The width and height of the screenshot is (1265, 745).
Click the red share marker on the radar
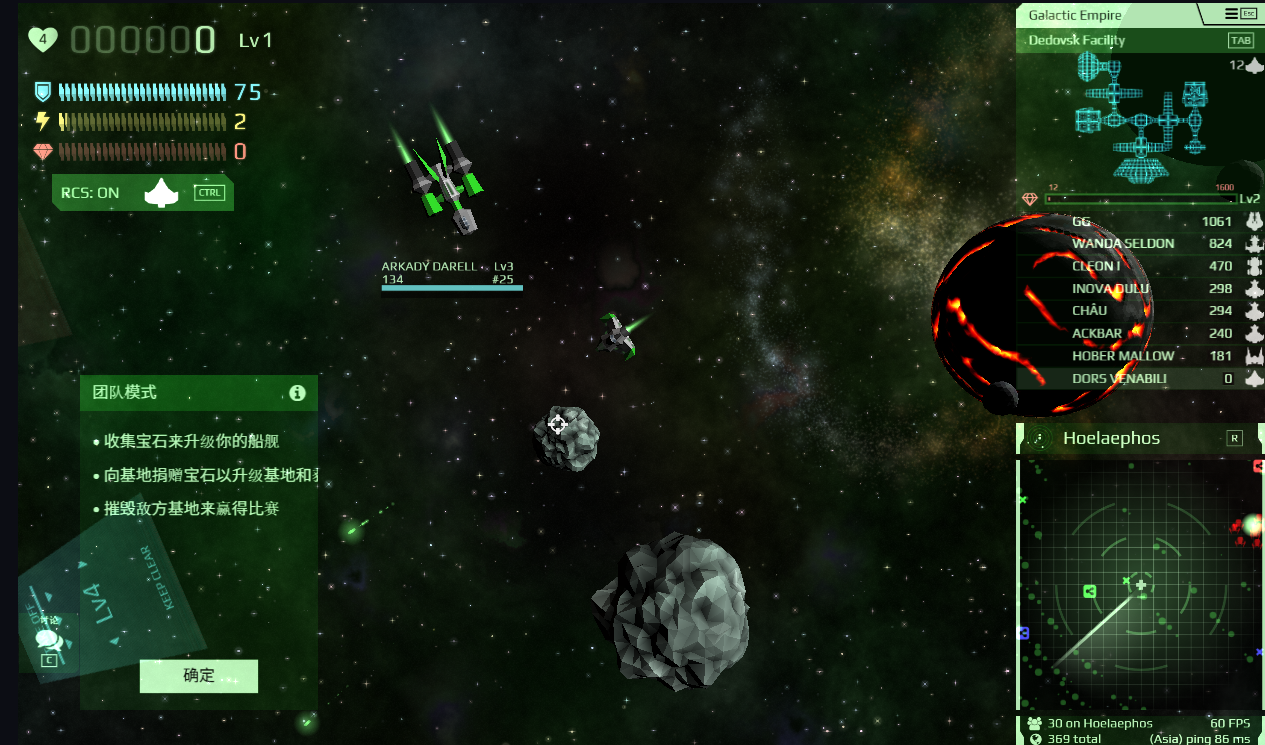tap(1258, 466)
